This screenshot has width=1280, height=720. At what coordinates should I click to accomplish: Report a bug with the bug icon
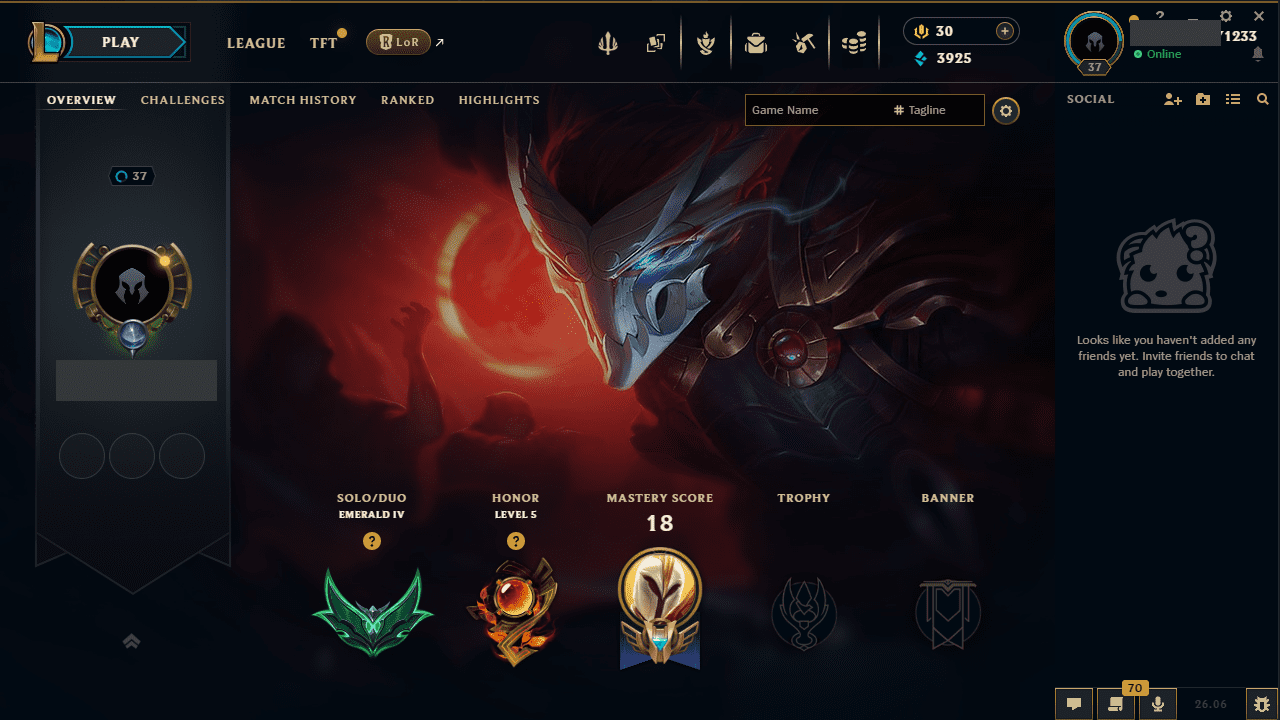point(1263,705)
